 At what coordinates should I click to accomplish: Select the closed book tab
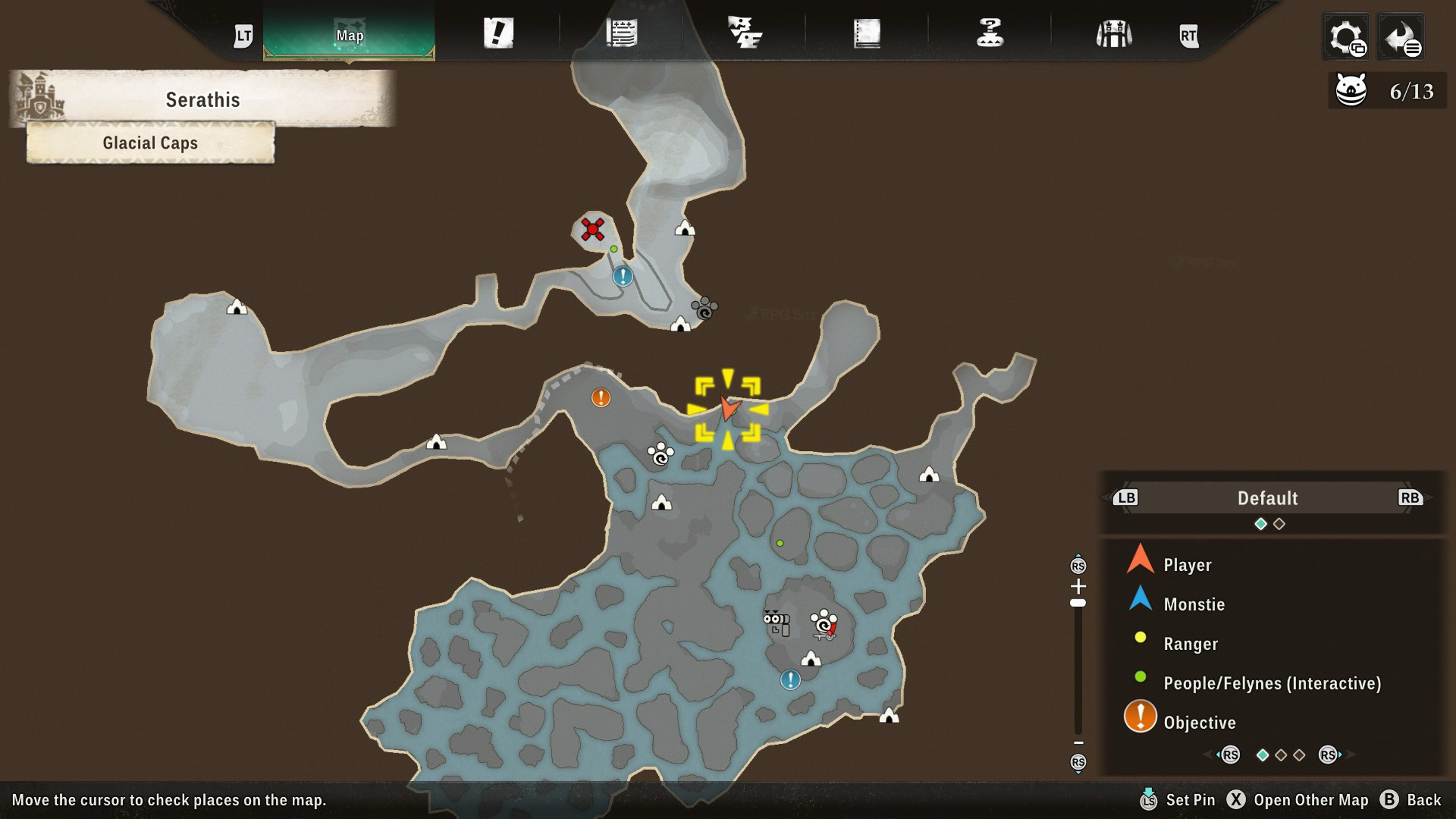point(867,33)
